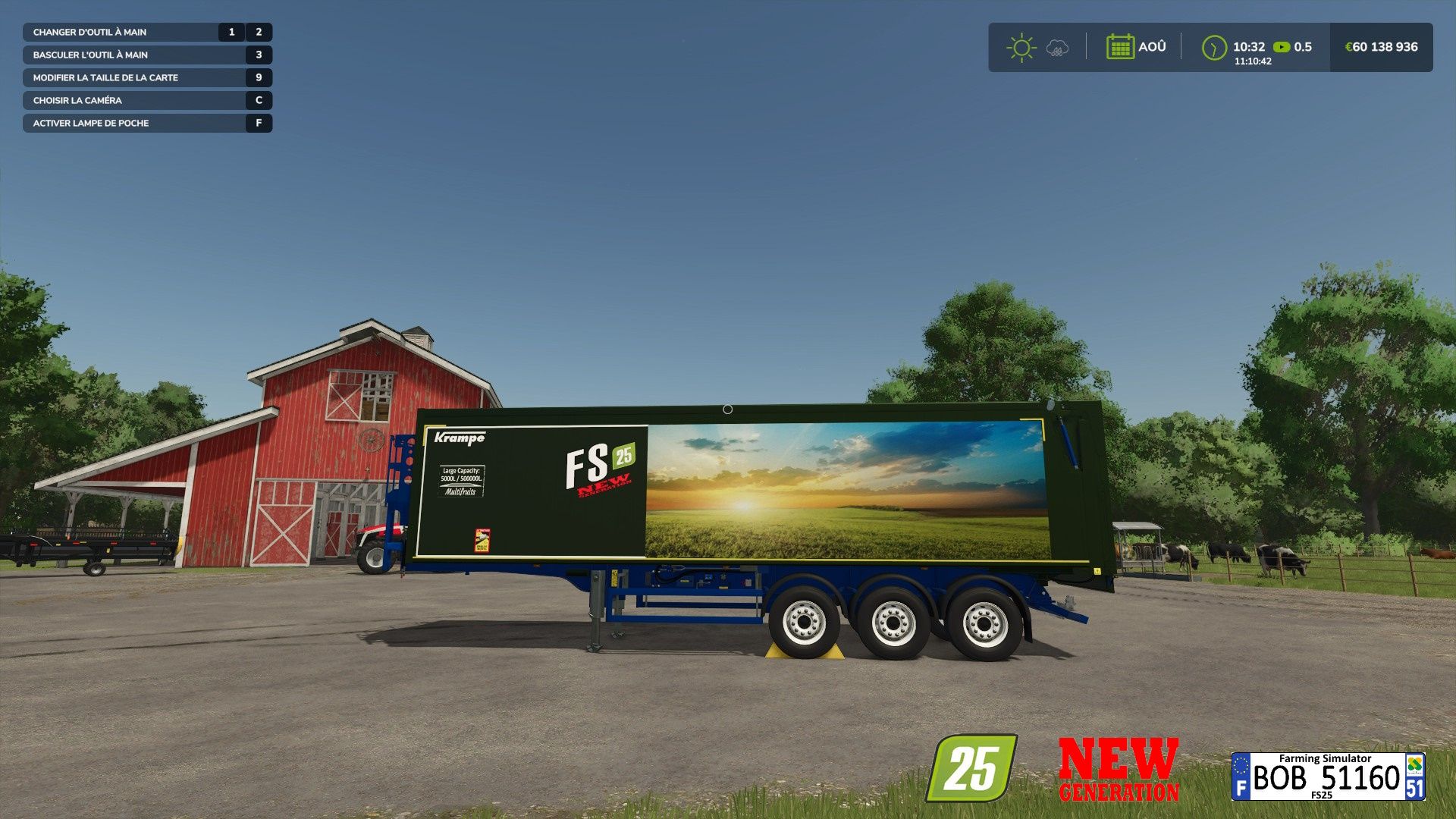
Task: Click the clock icon beside 10:32
Action: click(1213, 47)
